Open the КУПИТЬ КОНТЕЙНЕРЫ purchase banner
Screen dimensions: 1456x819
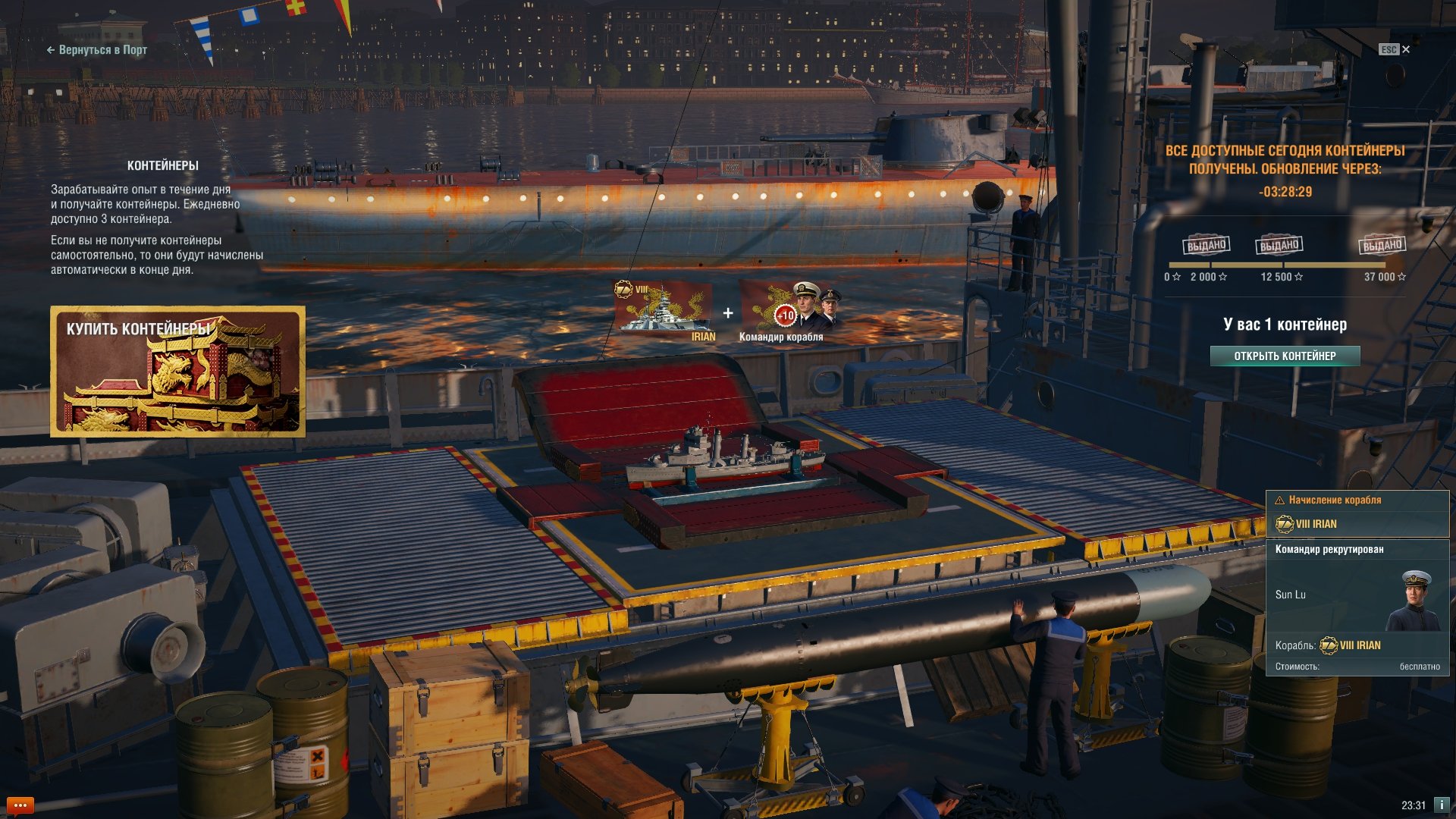click(178, 372)
